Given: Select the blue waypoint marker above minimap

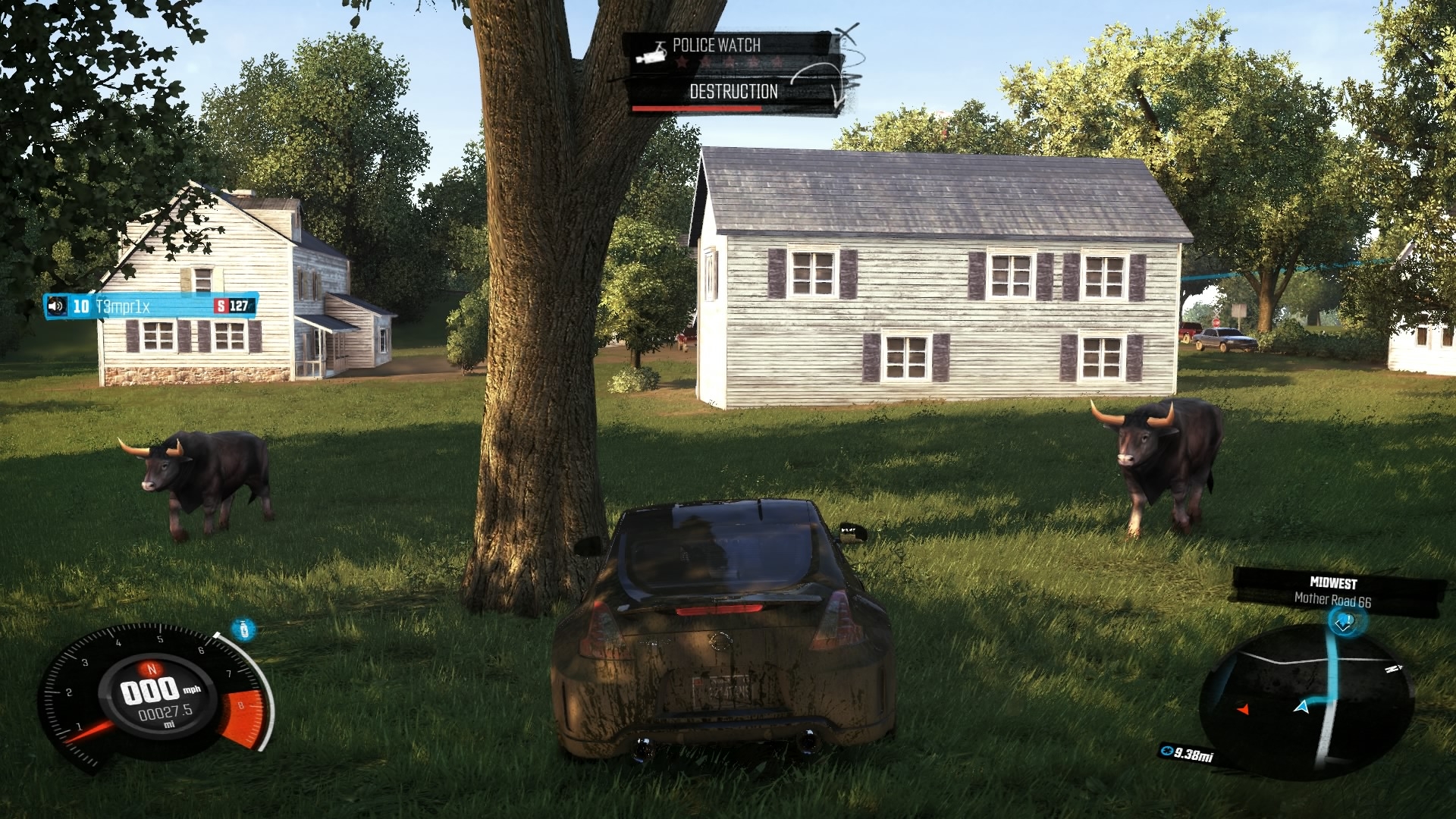Looking at the screenshot, I should tap(1344, 623).
